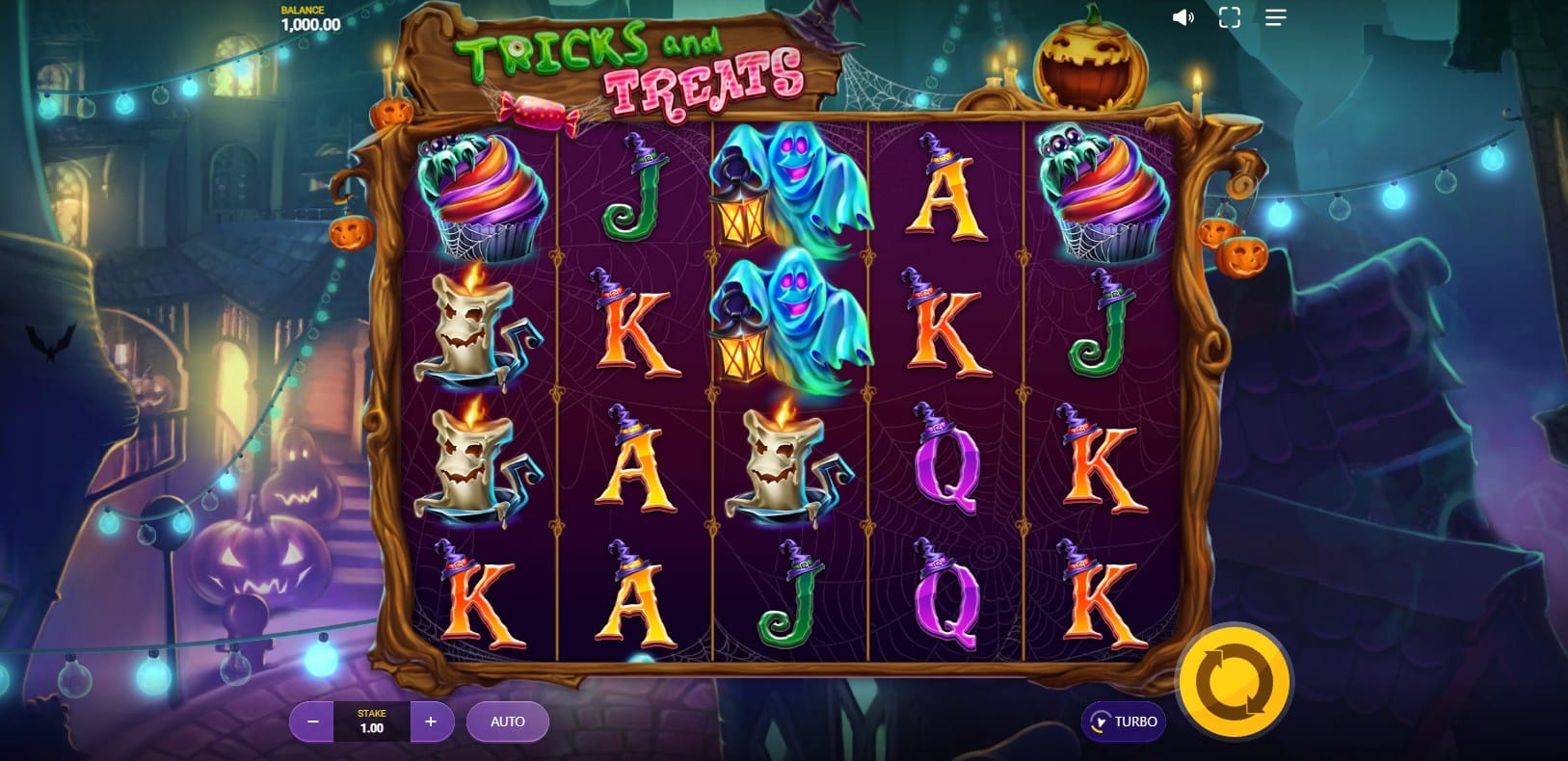Spin the reels with the yellow button
The width and height of the screenshot is (1568, 761).
(x=1235, y=682)
